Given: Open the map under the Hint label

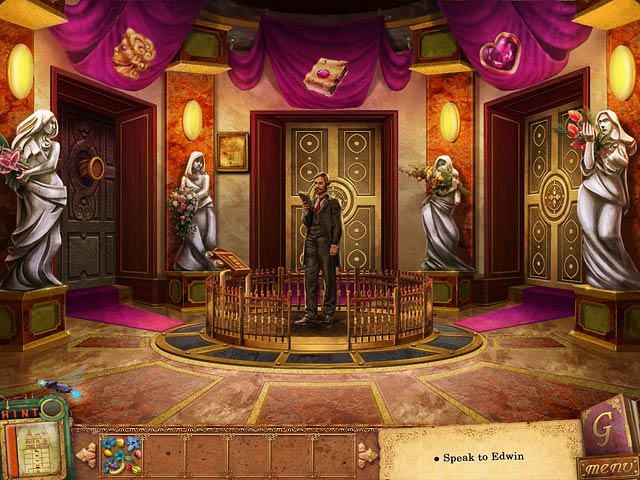Looking at the screenshot, I should [x=34, y=447].
